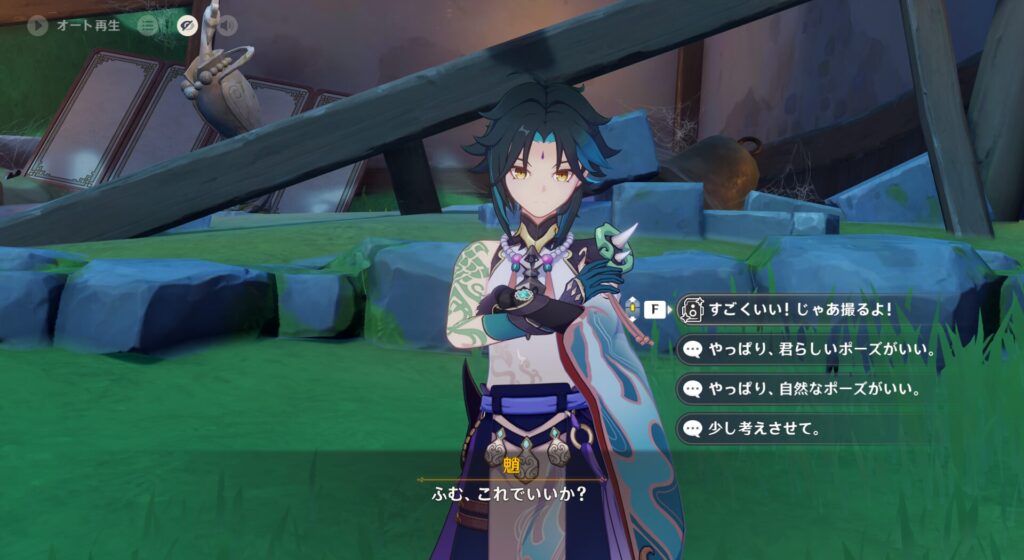
Task: Toggle the voice speaker icon
Action: click(227, 26)
